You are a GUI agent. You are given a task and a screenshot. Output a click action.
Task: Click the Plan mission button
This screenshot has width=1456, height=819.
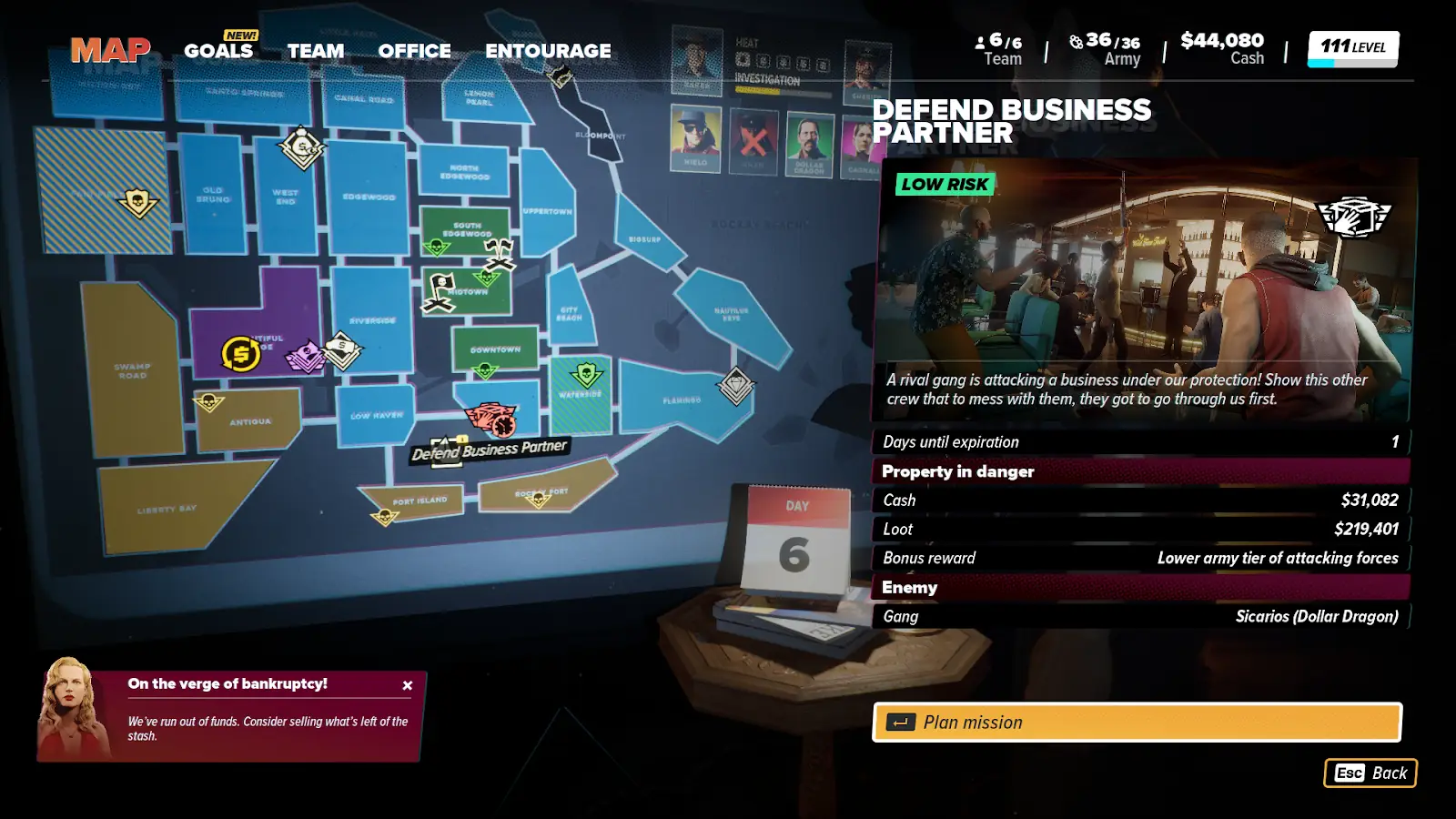click(1137, 723)
